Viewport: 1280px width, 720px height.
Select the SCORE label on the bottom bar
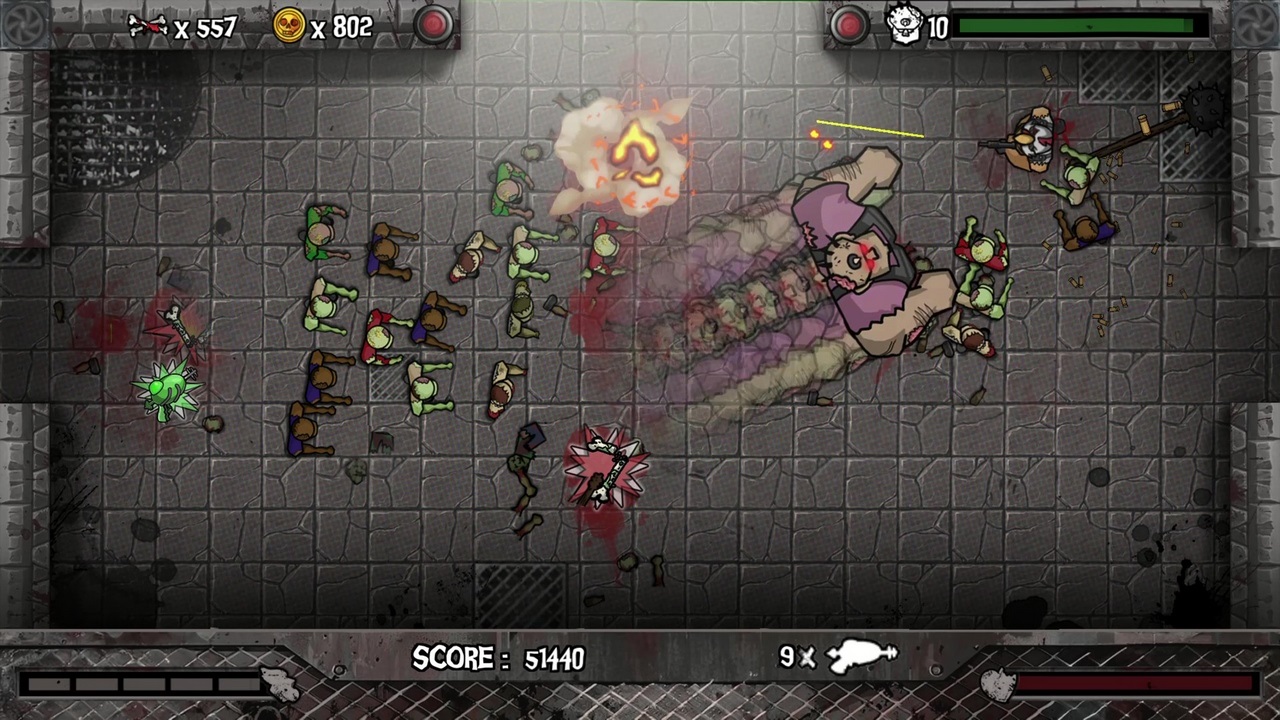[453, 658]
